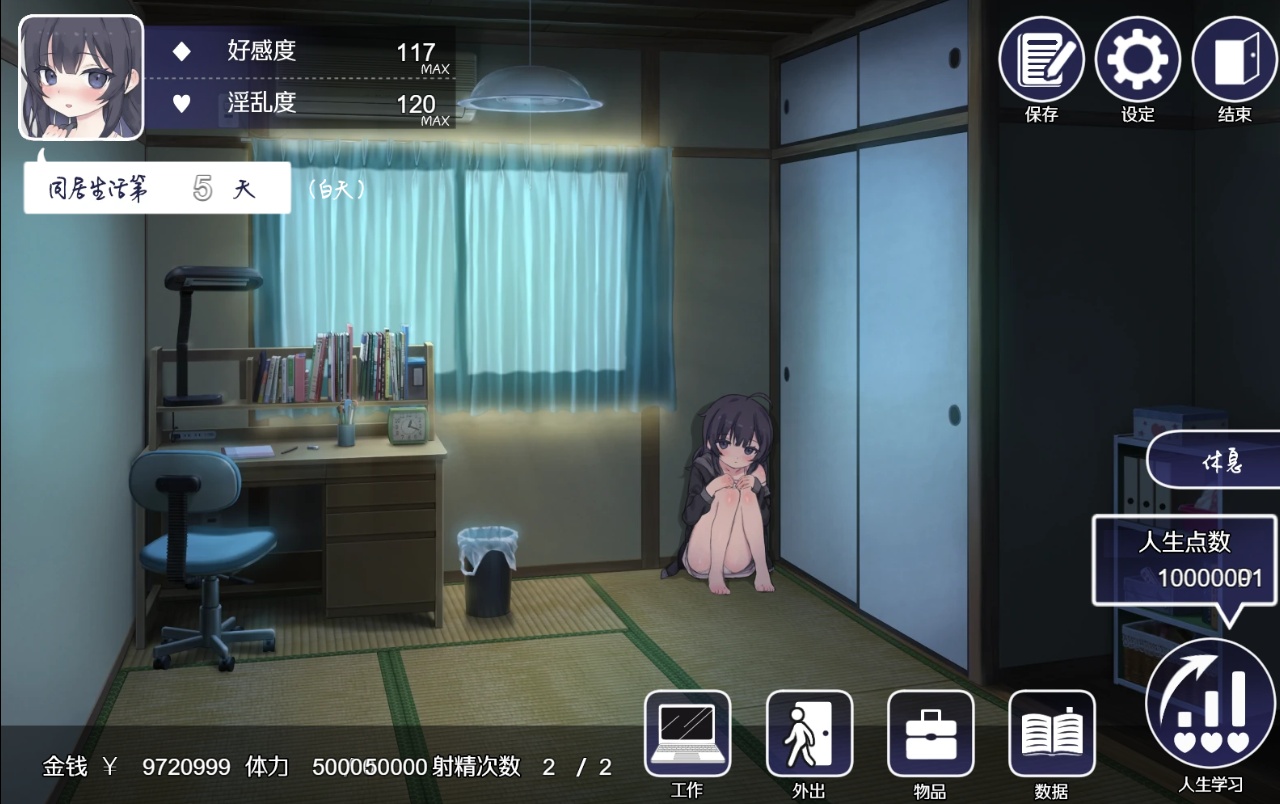This screenshot has height=804, width=1280.
Task: Open the 物品 briefcase items menu
Action: coord(930,734)
